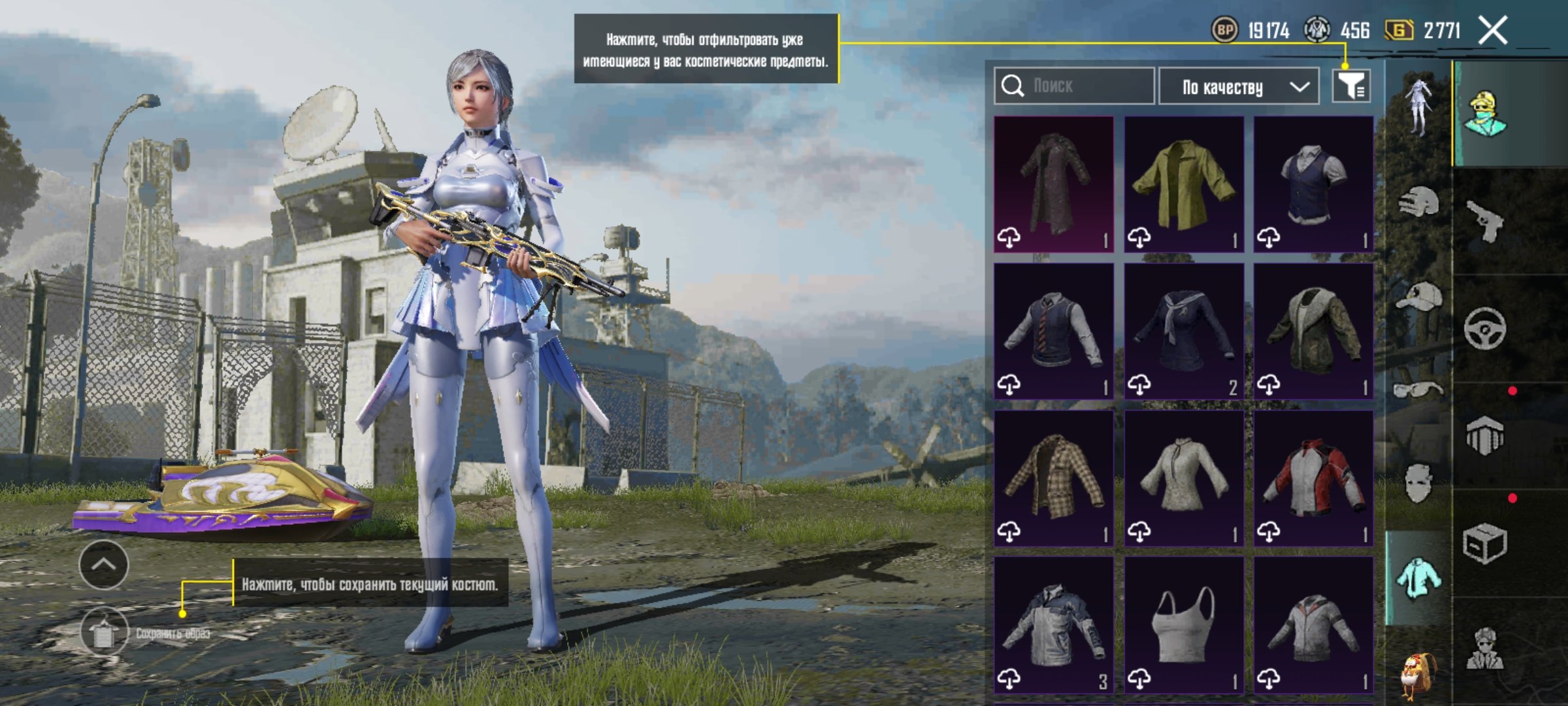Image resolution: width=1568 pixels, height=706 pixels.
Task: Click the Поиск search field
Action: [x=1075, y=86]
